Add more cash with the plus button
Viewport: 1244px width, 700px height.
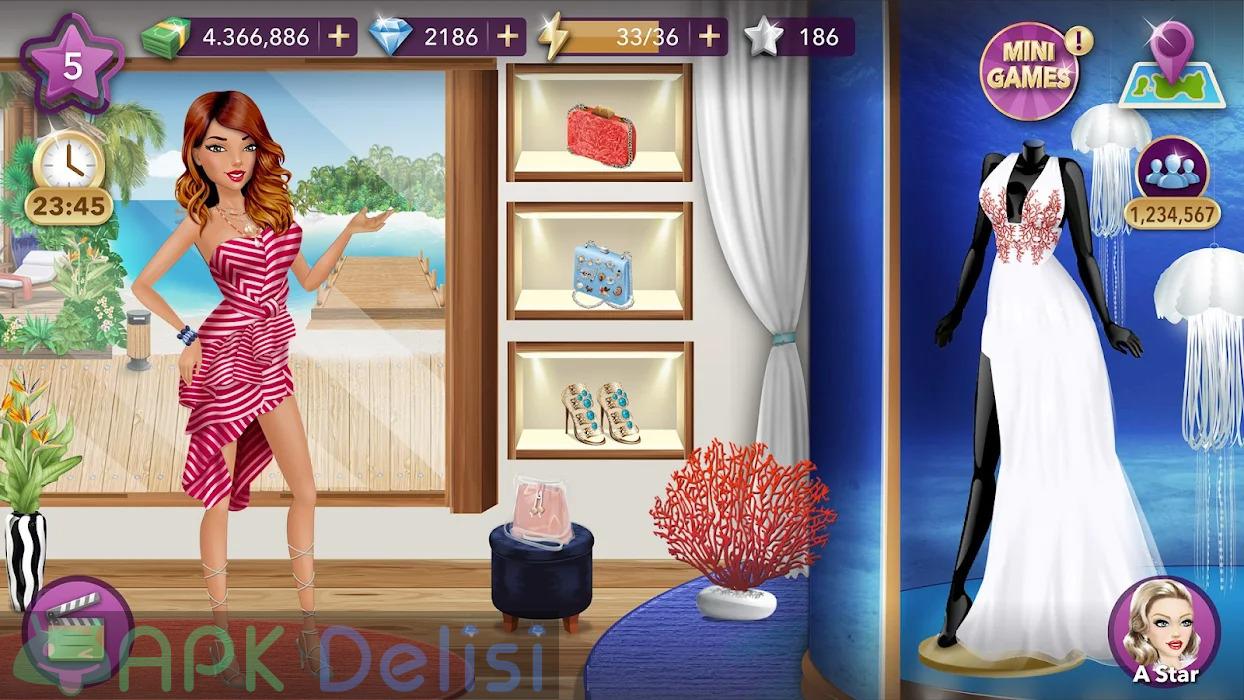tap(338, 37)
